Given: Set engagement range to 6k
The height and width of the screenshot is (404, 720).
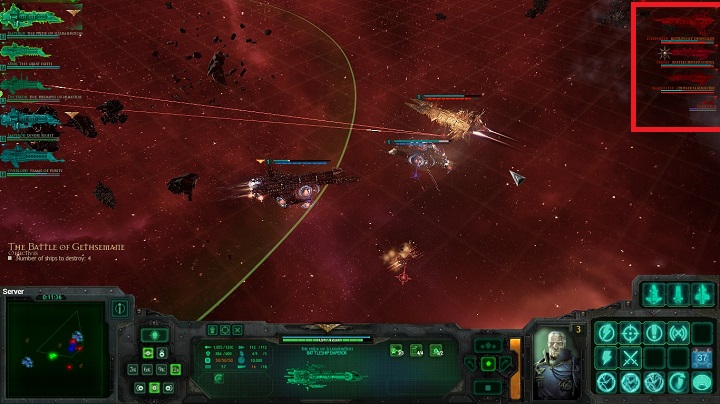Looking at the screenshot, I should (146, 369).
